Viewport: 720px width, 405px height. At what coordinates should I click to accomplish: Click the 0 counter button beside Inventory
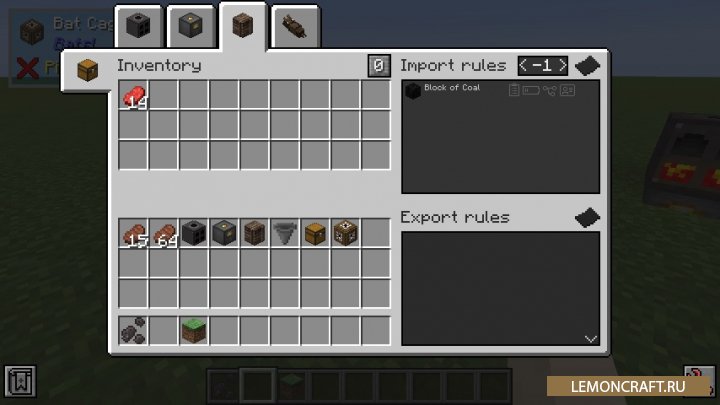[378, 66]
